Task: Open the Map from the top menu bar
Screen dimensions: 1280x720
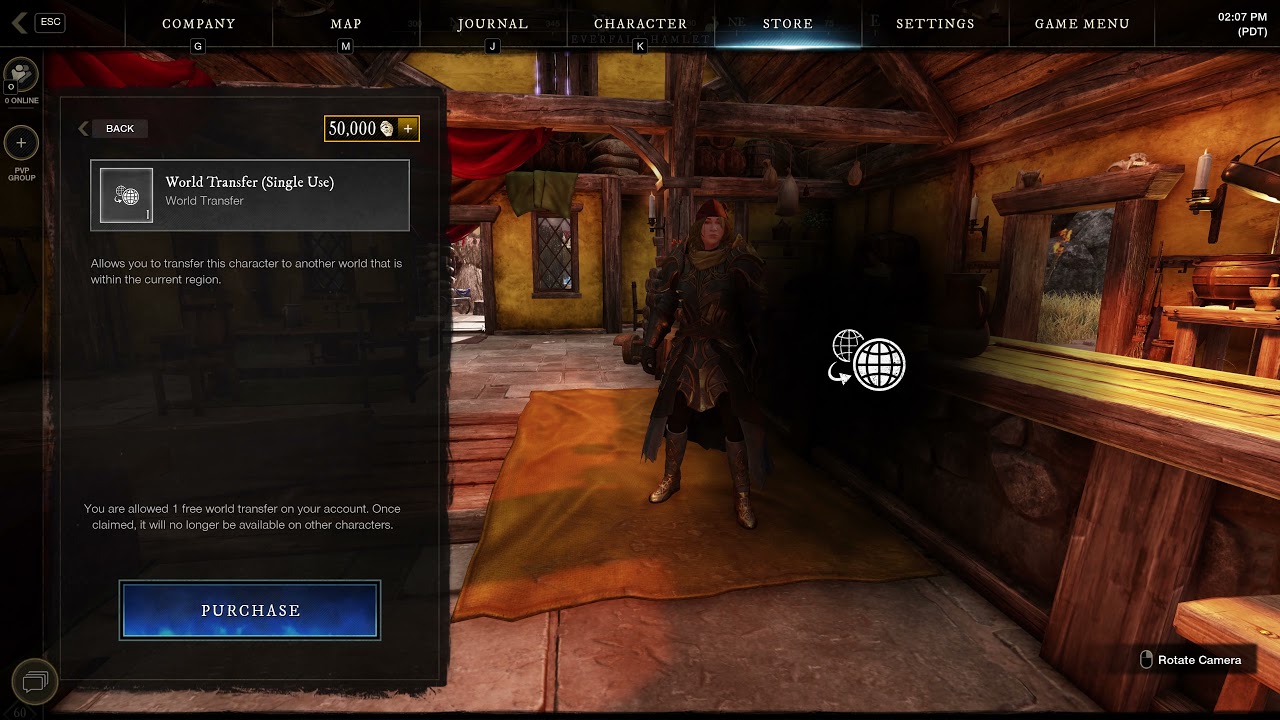Action: pos(344,23)
